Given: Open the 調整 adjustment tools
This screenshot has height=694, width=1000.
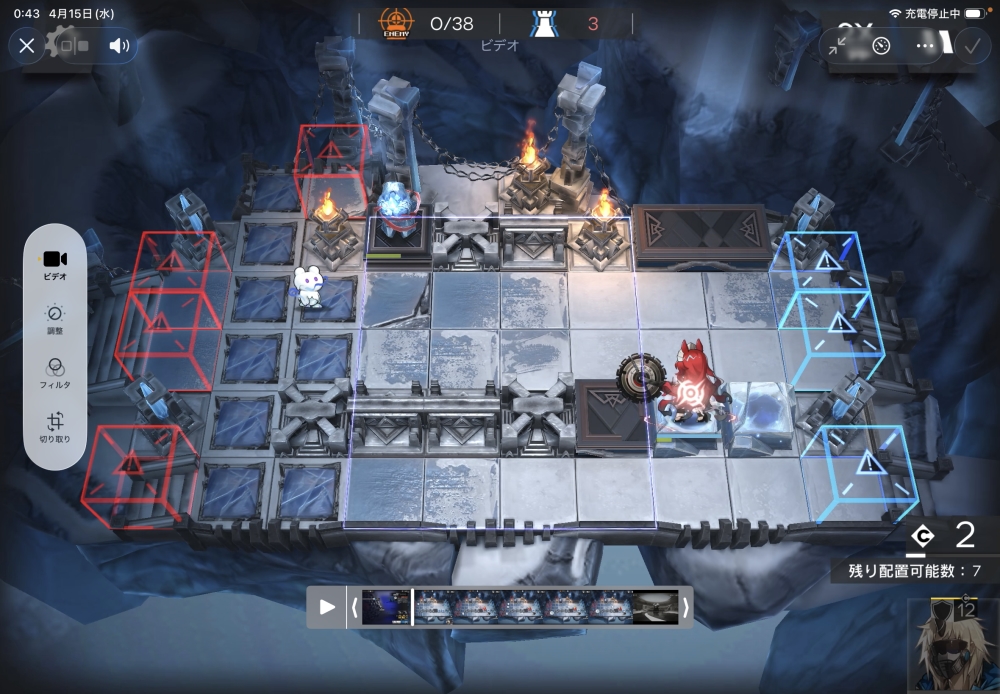Looking at the screenshot, I should [x=56, y=319].
